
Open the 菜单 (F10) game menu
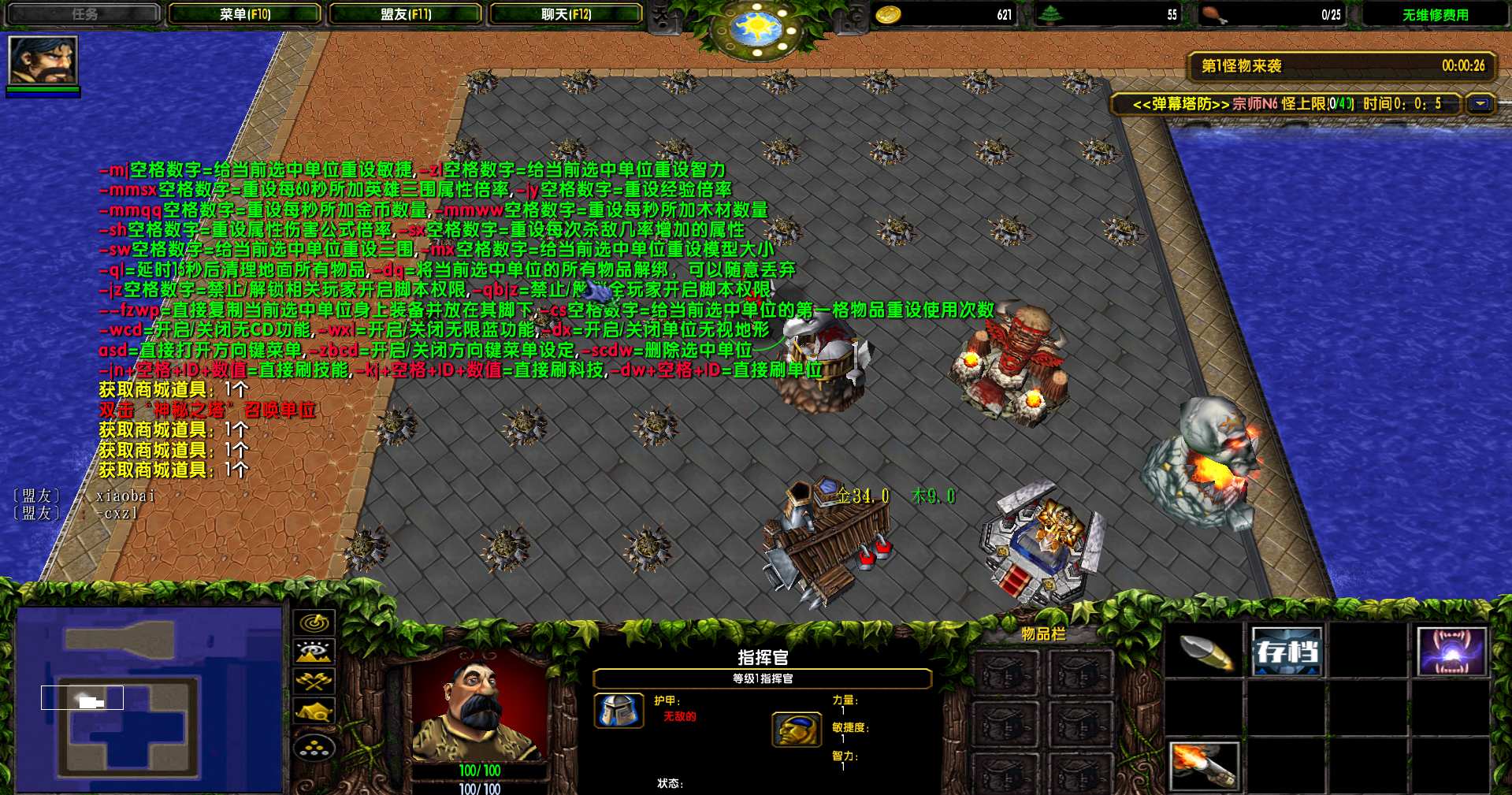245,14
